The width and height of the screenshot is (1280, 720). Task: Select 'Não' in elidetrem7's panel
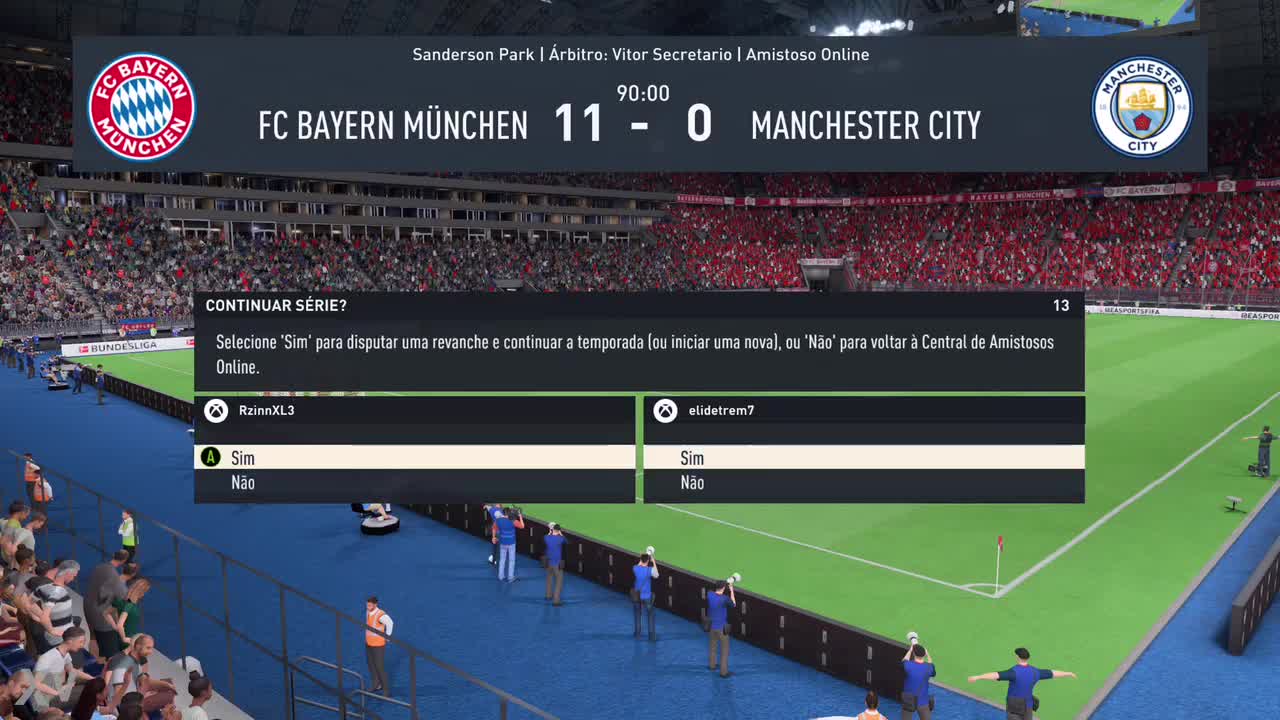[x=863, y=483]
